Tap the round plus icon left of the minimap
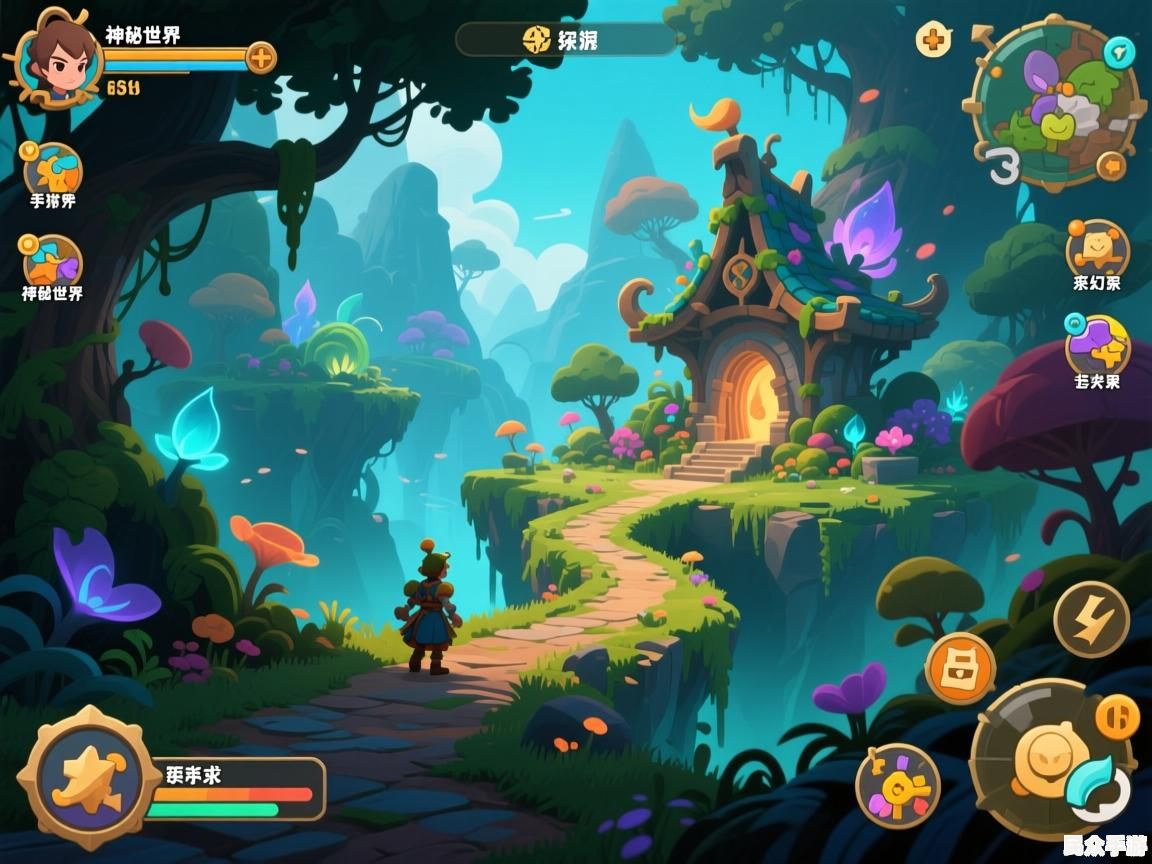The width and height of the screenshot is (1152, 864). tap(933, 40)
